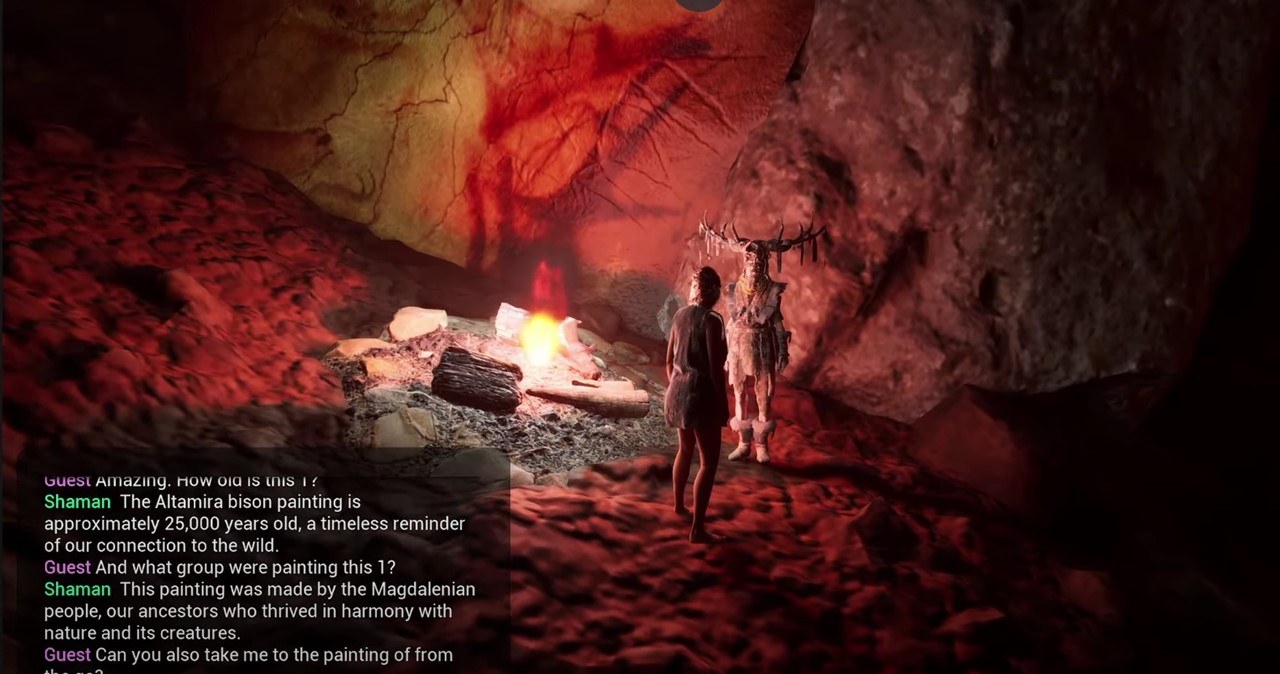The height and width of the screenshot is (674, 1280).
Task: Click the Shaman conversation chat log panel
Action: click(x=262, y=568)
